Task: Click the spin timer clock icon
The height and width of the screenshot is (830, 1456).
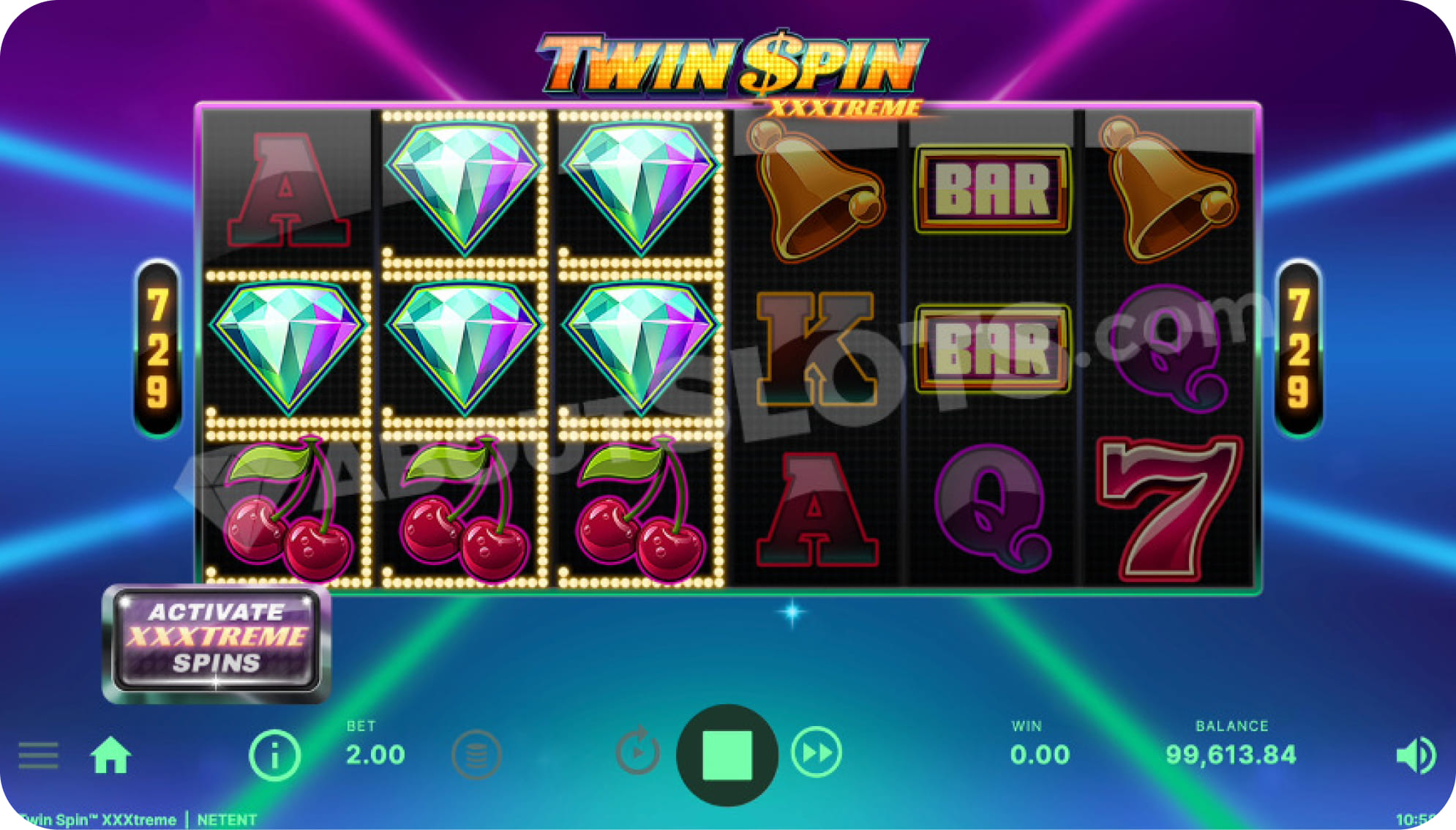Action: pos(638,754)
